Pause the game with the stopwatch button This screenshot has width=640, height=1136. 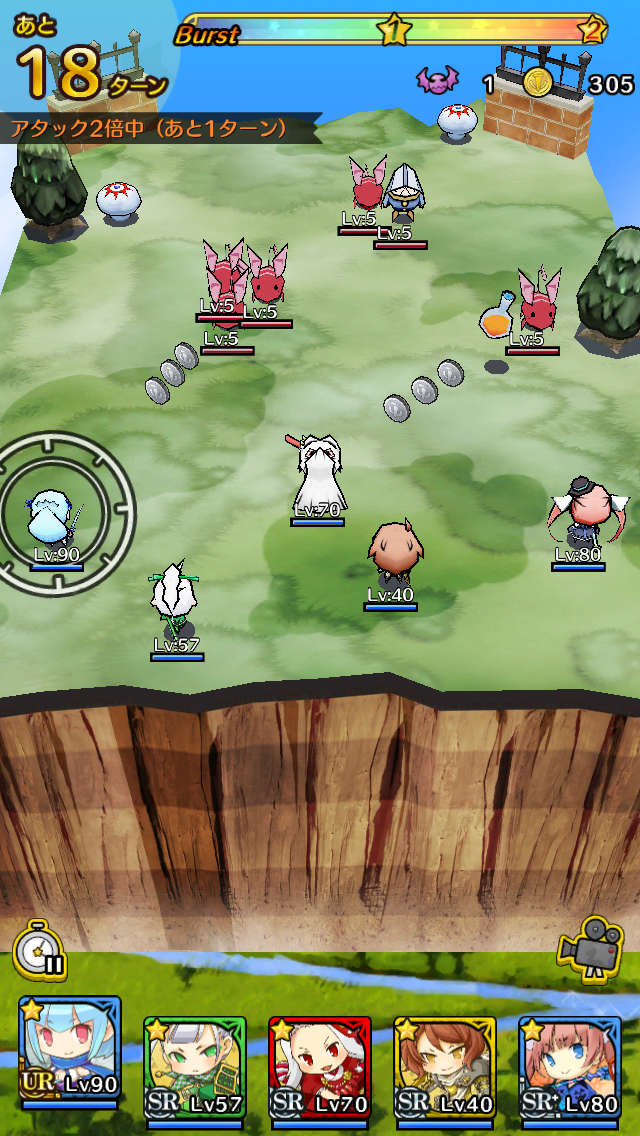40,951
